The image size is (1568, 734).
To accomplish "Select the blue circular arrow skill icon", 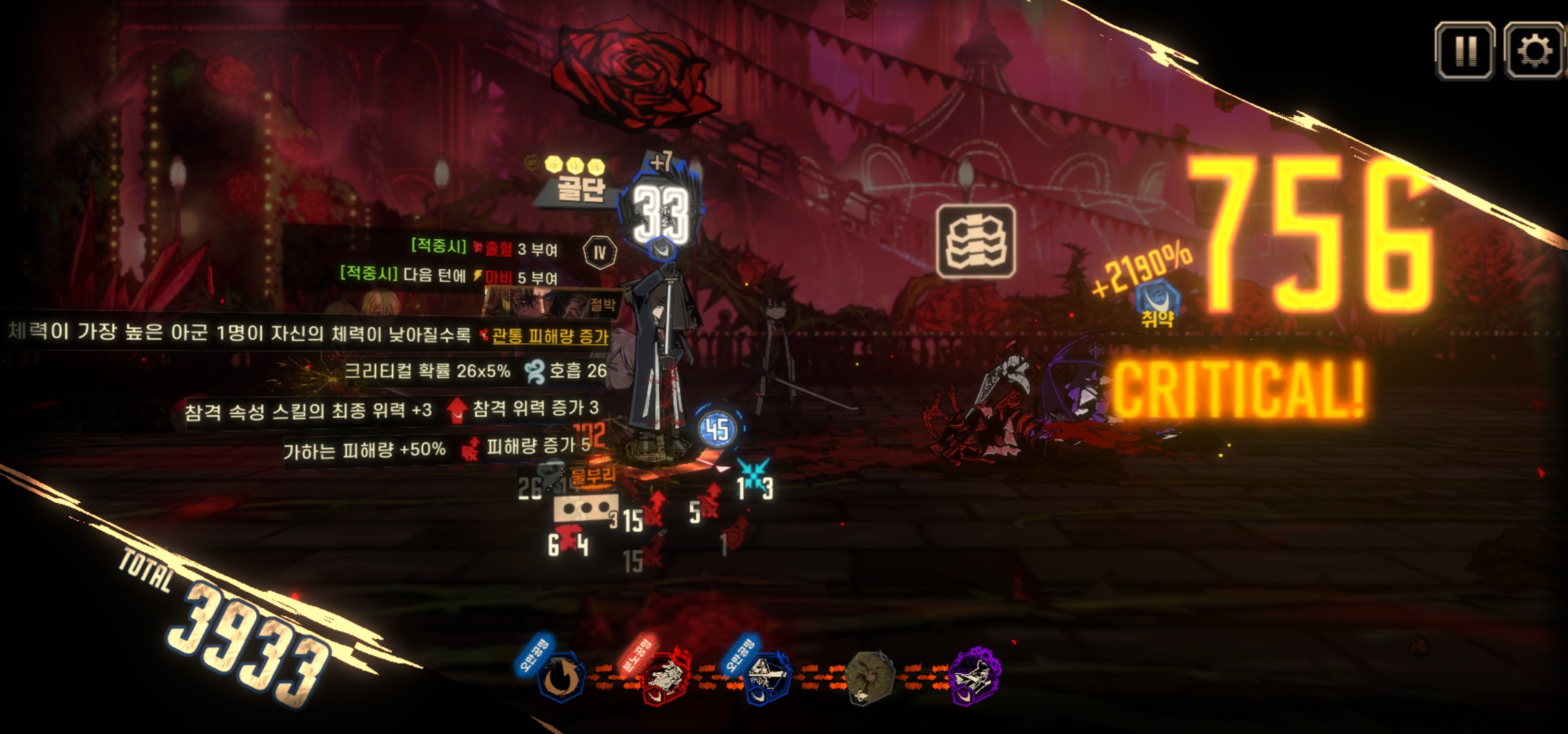I will 561,677.
